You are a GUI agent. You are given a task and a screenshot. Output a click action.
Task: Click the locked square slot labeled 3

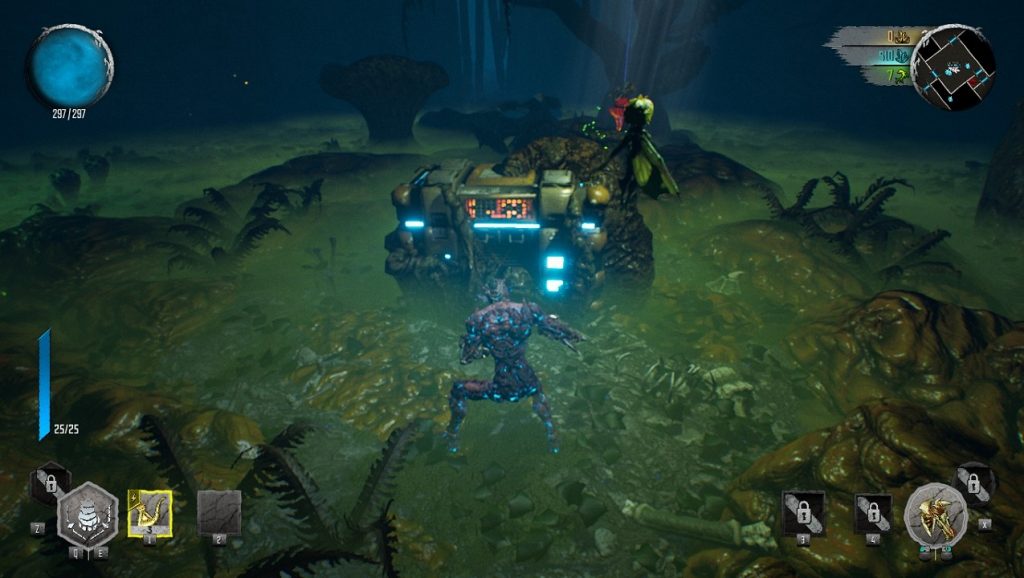[x=803, y=512]
